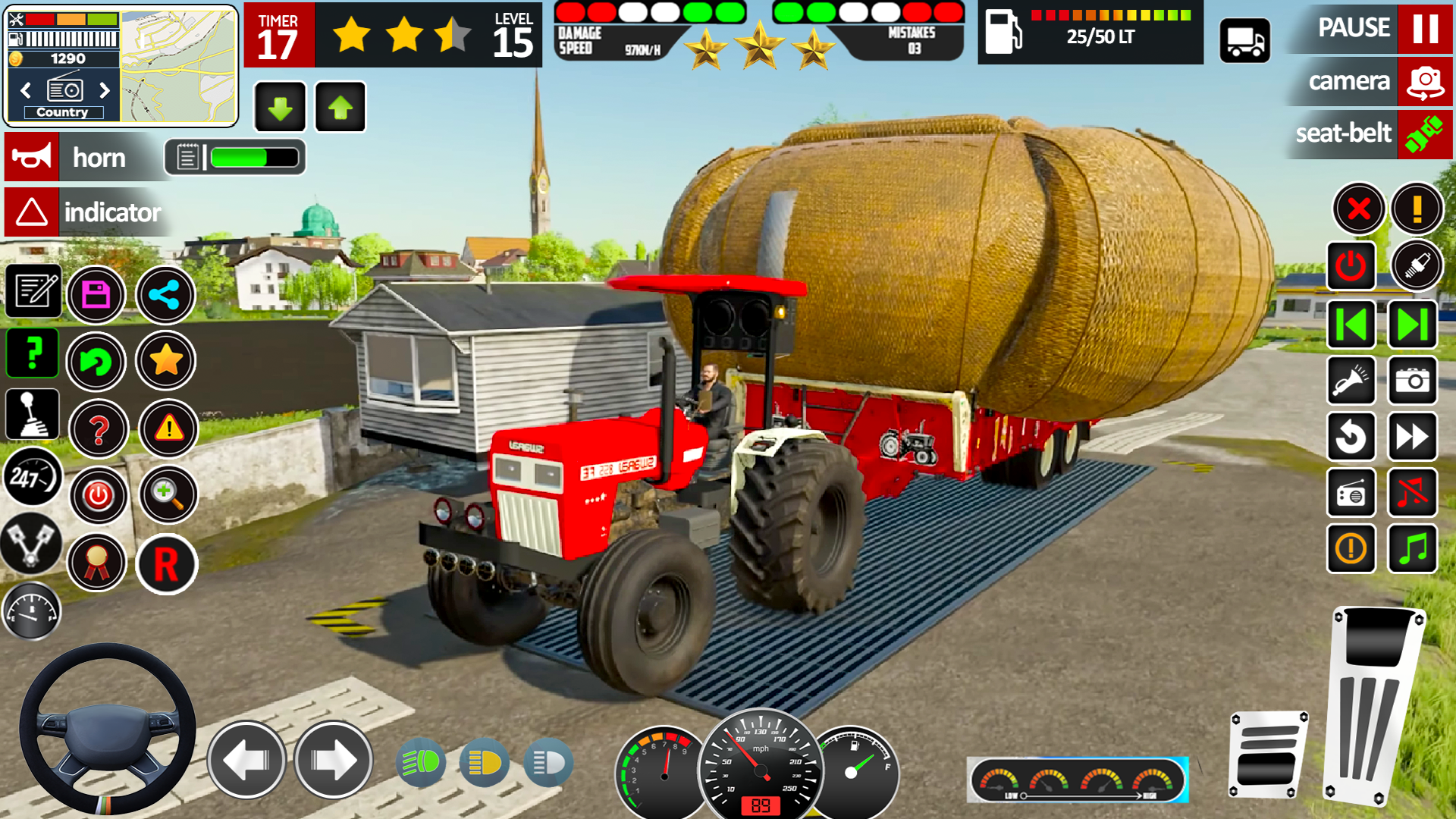Click the green down arrow button
The height and width of the screenshot is (819, 1456).
click(280, 108)
